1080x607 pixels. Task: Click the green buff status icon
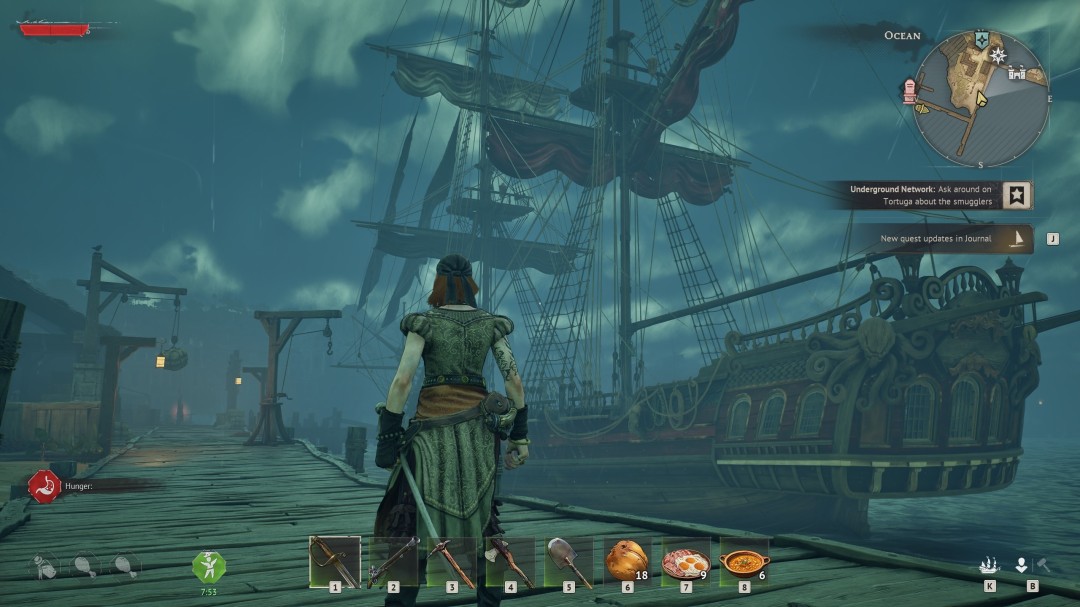click(x=209, y=566)
